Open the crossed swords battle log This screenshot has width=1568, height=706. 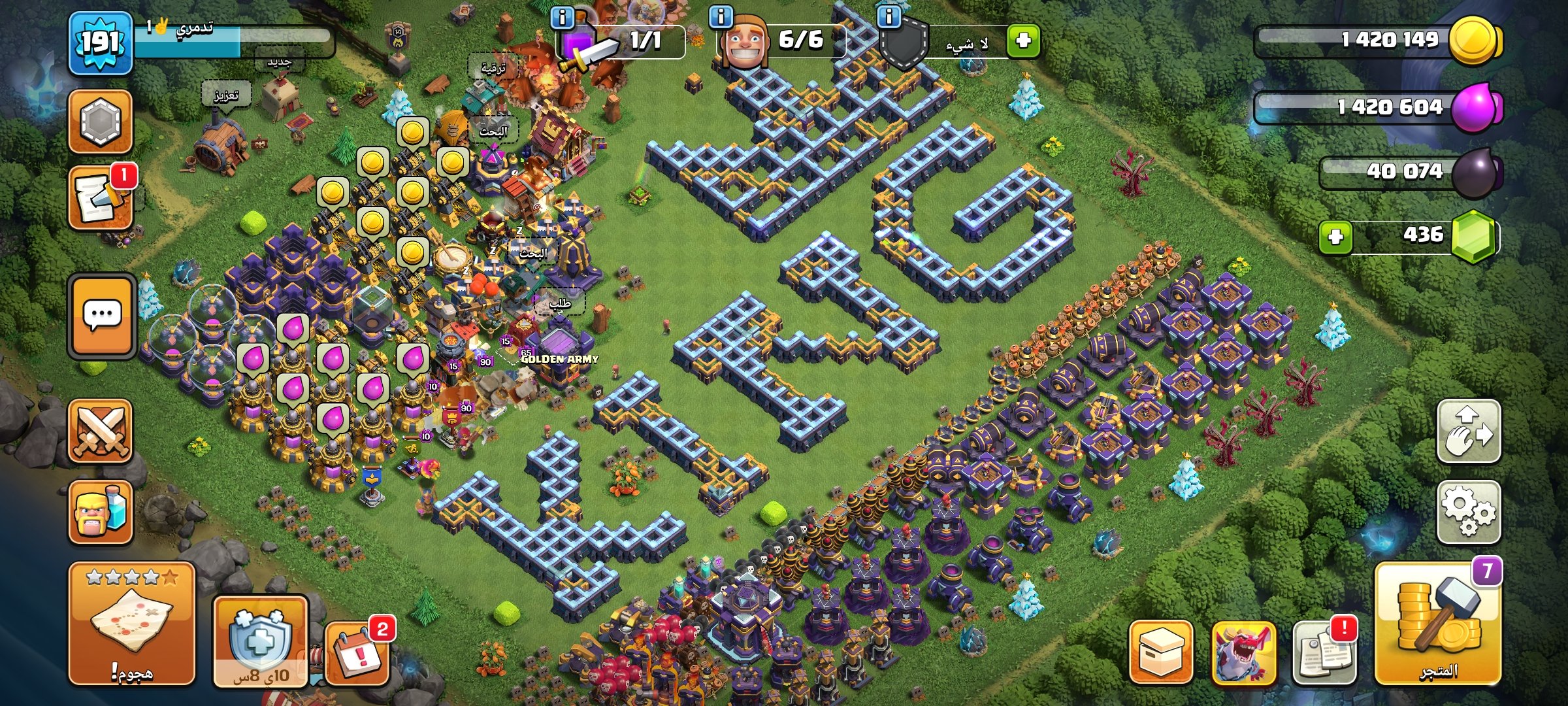(100, 431)
